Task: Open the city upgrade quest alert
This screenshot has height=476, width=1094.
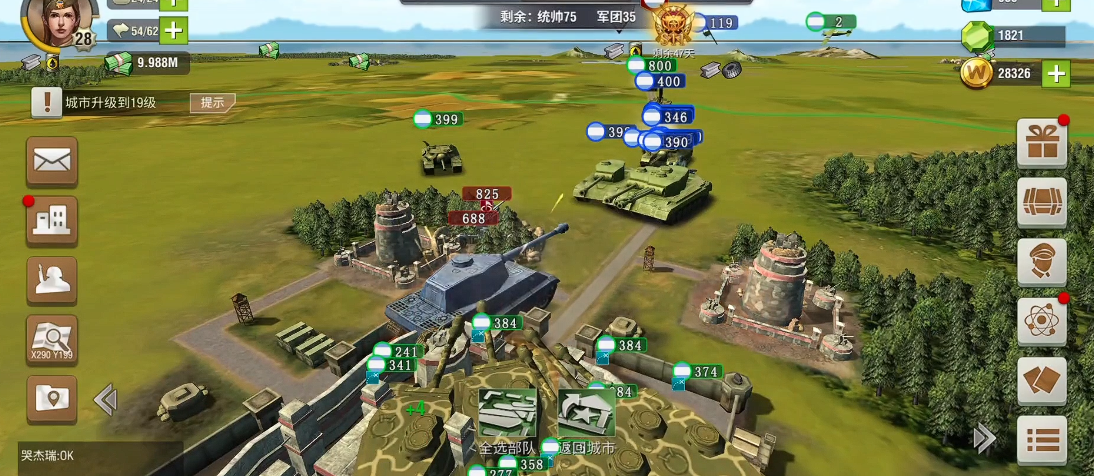Action: coord(46,102)
